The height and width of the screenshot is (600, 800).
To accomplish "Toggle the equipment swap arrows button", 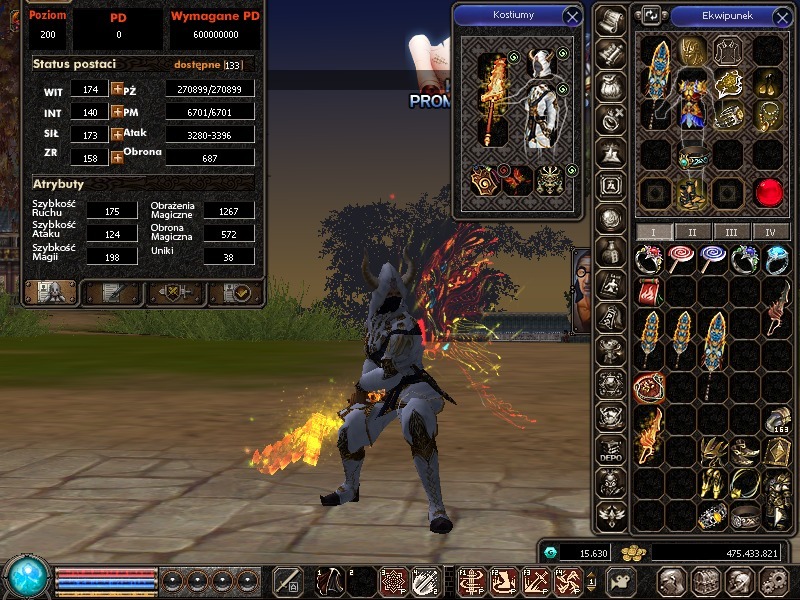I will [651, 16].
